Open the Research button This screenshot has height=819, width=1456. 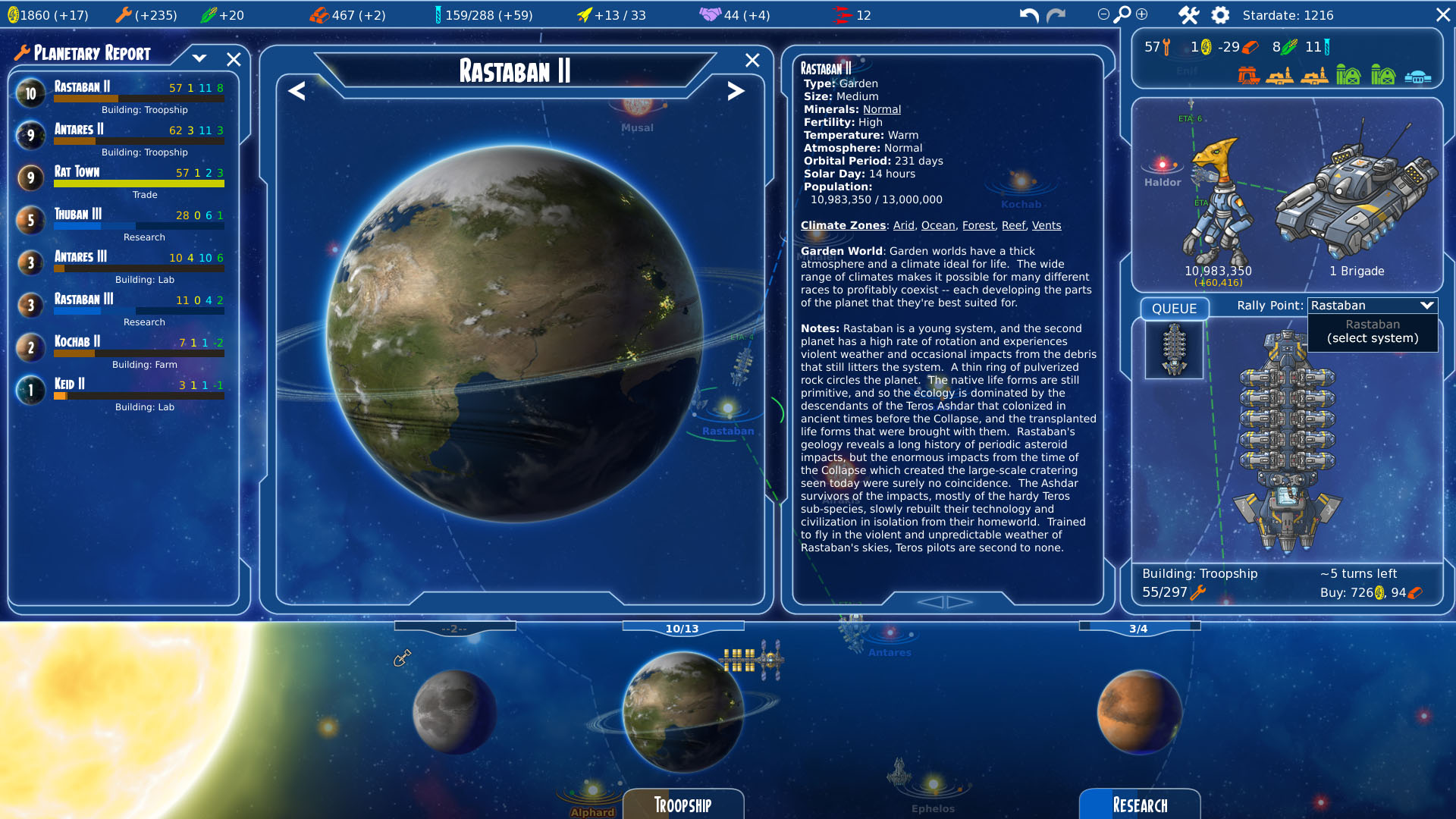click(x=1140, y=805)
